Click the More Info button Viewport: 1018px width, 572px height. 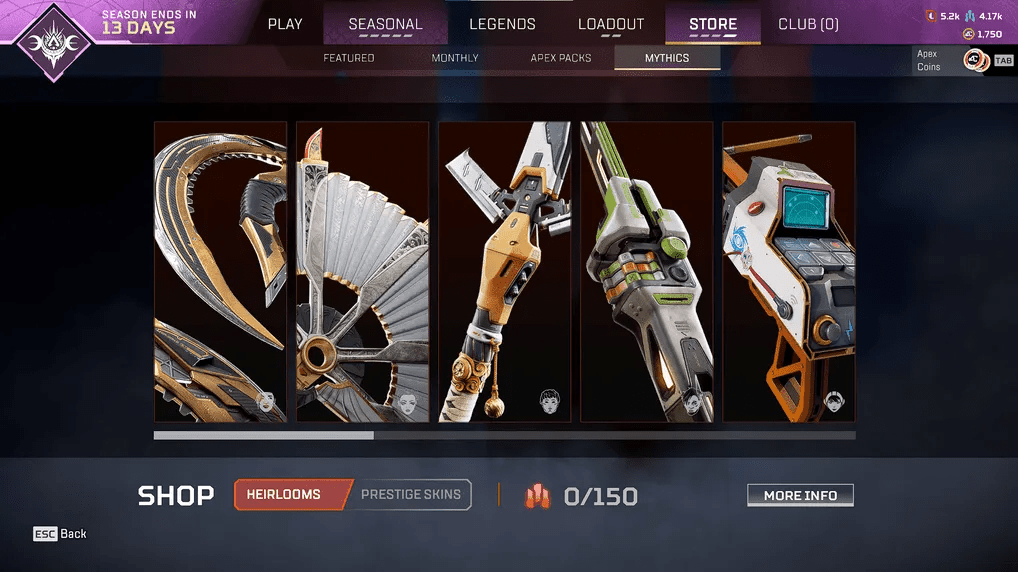800,495
